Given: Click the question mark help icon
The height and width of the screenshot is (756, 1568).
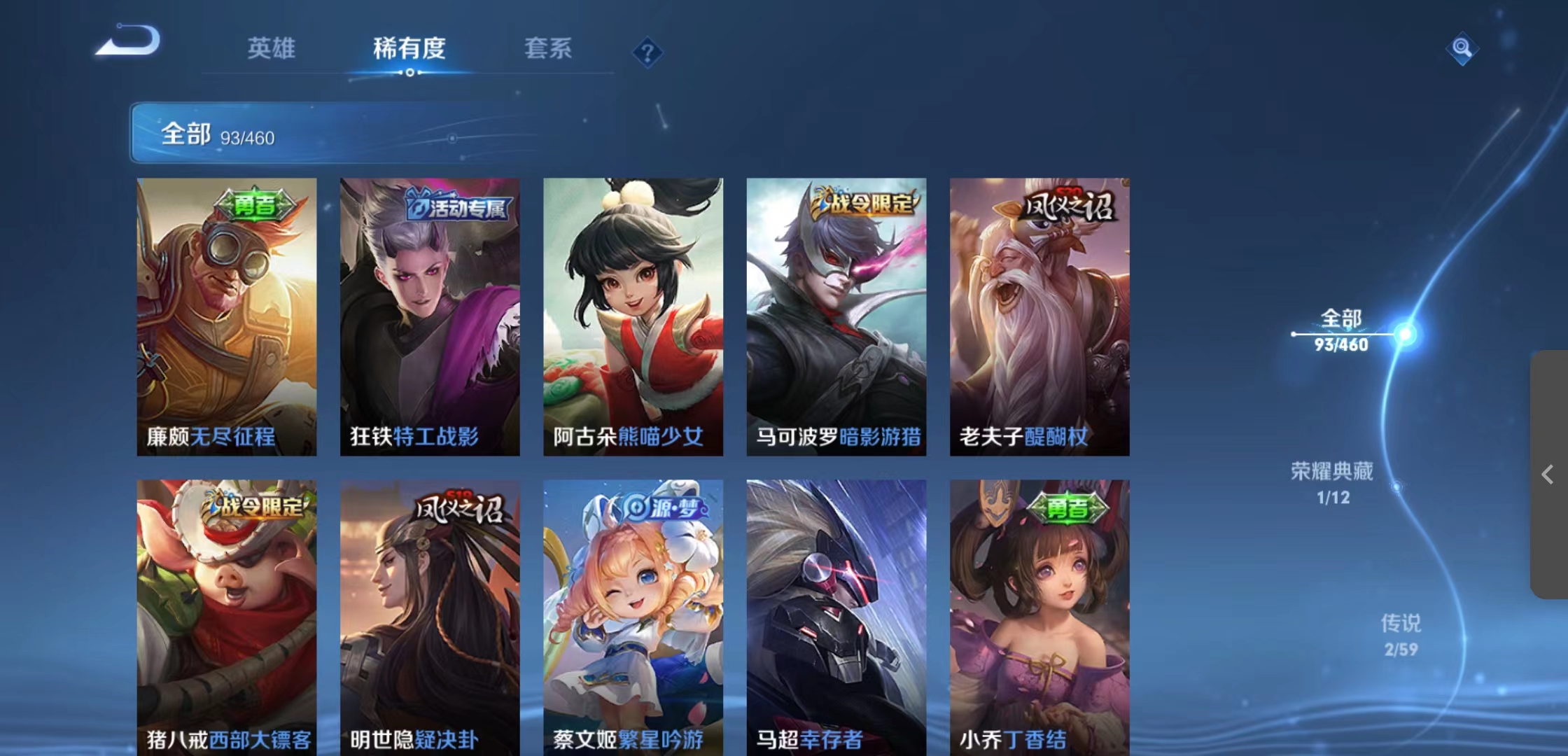Looking at the screenshot, I should [x=647, y=53].
